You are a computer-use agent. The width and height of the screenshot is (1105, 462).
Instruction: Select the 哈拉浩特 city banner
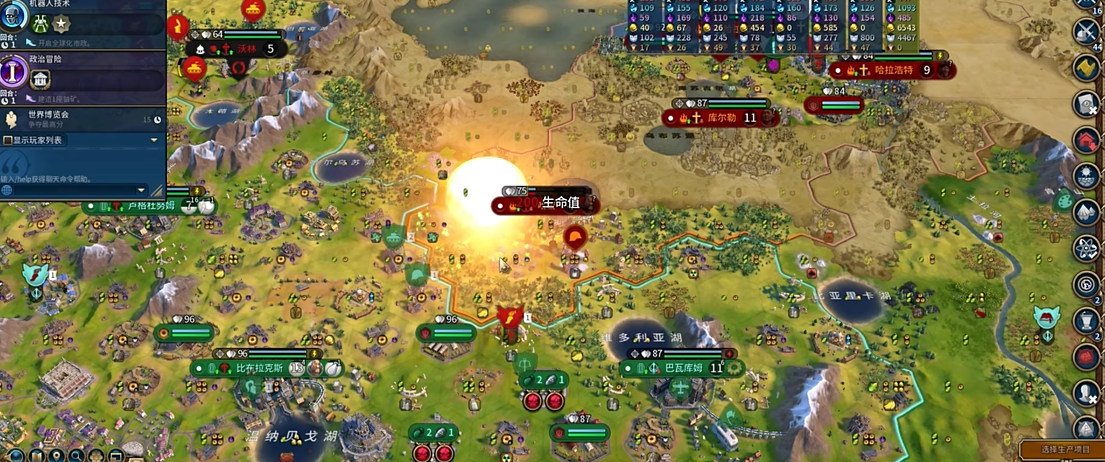(x=893, y=70)
